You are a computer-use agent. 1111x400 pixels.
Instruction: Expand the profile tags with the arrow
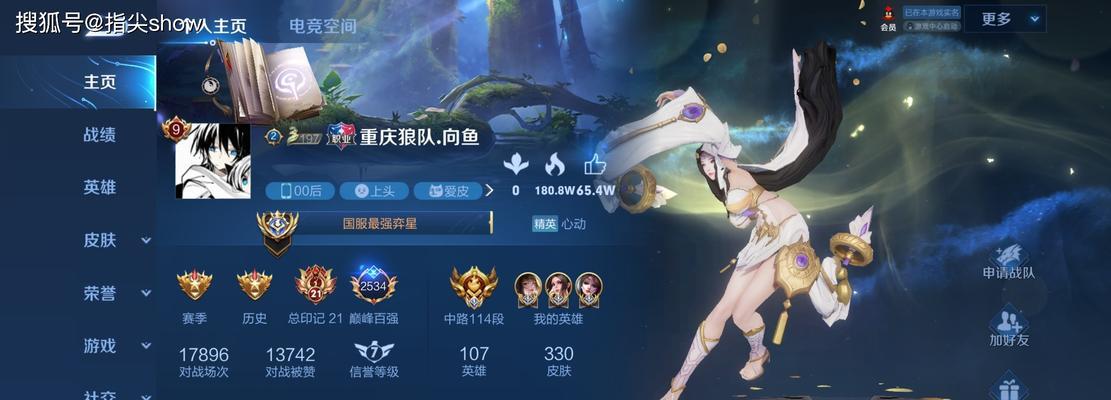point(490,190)
